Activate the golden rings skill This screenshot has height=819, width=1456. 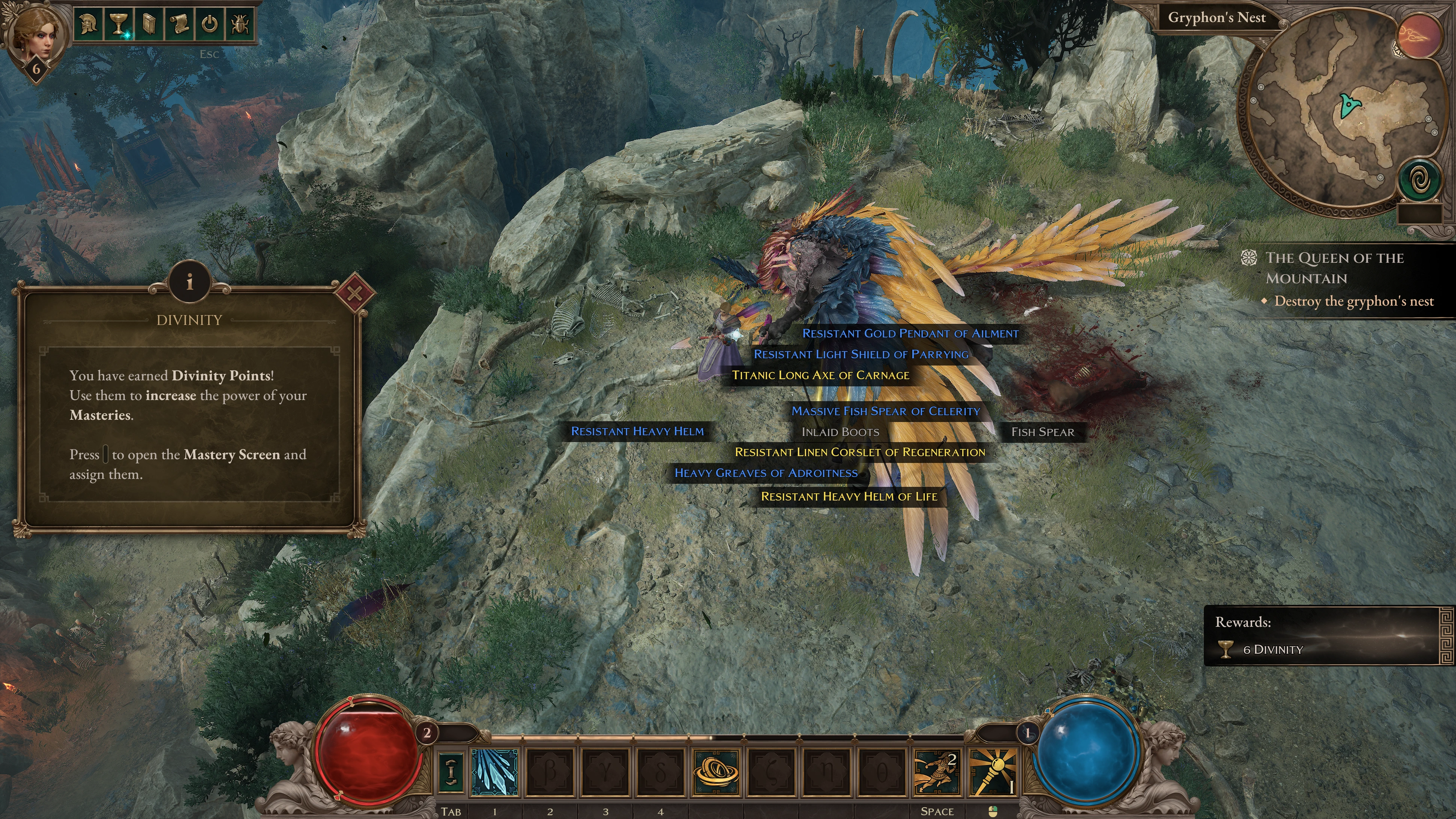pyautogui.click(x=716, y=772)
